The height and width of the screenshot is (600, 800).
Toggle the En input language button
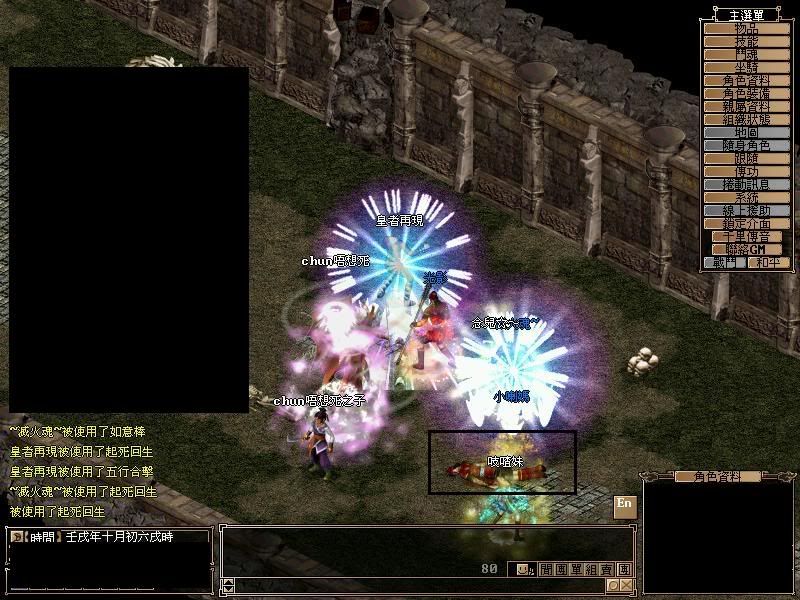click(x=624, y=505)
